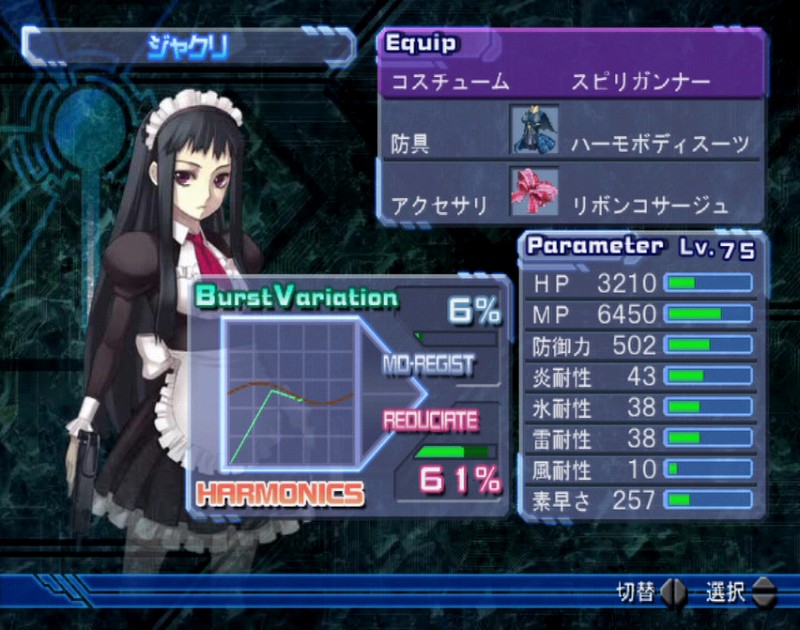Select the コスチューム costume row
This screenshot has height=630, width=800.
tap(570, 82)
